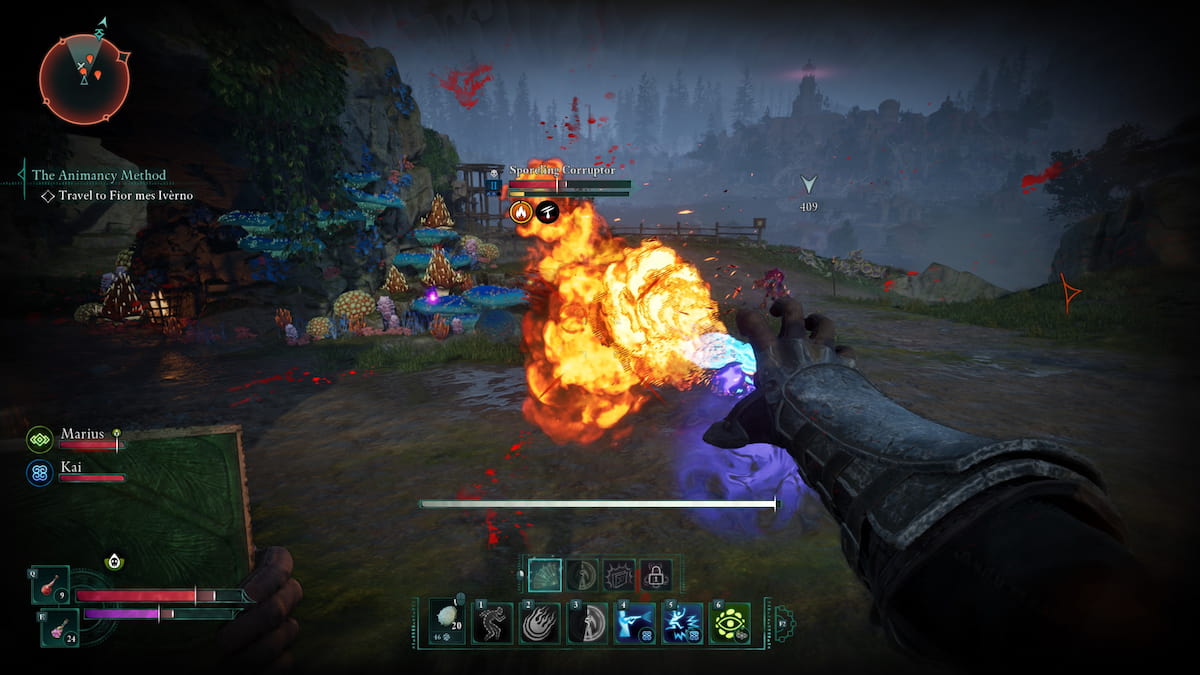Select the white throwable item slot showing 20
Image resolution: width=1200 pixels, height=675 pixels.
(446, 623)
